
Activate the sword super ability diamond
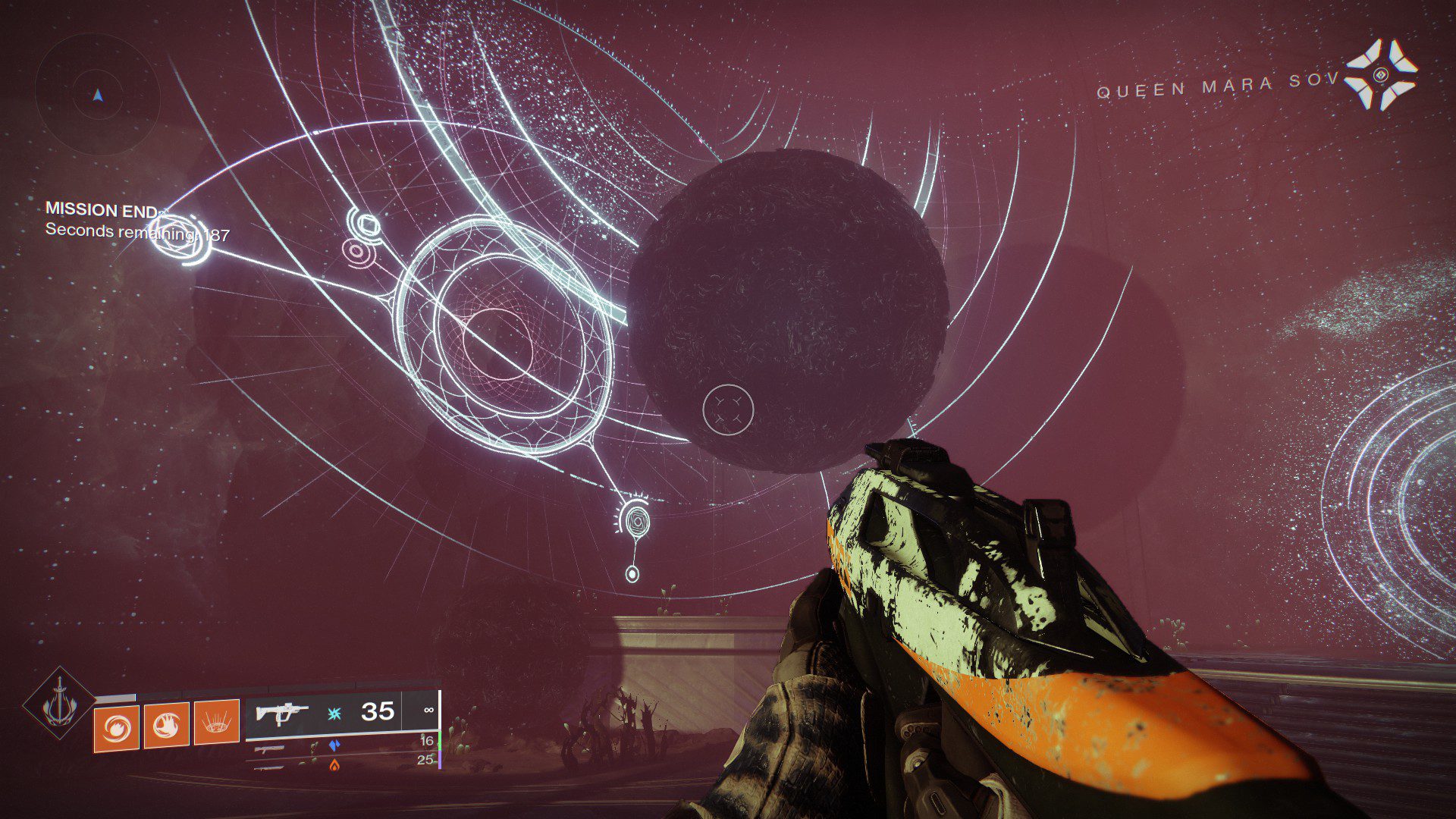pos(58,704)
